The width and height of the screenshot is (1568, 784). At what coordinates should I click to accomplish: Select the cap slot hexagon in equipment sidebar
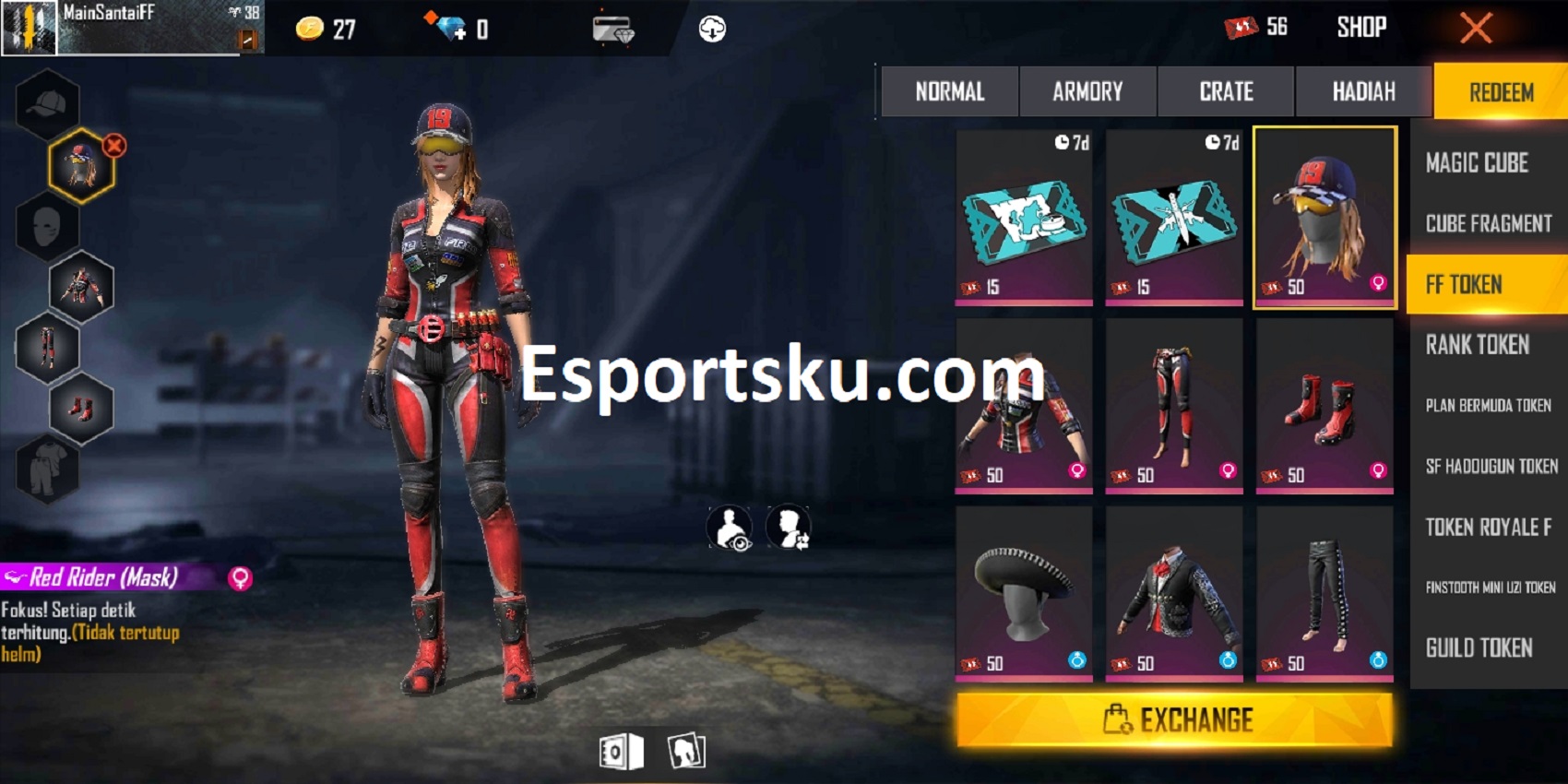(x=48, y=103)
